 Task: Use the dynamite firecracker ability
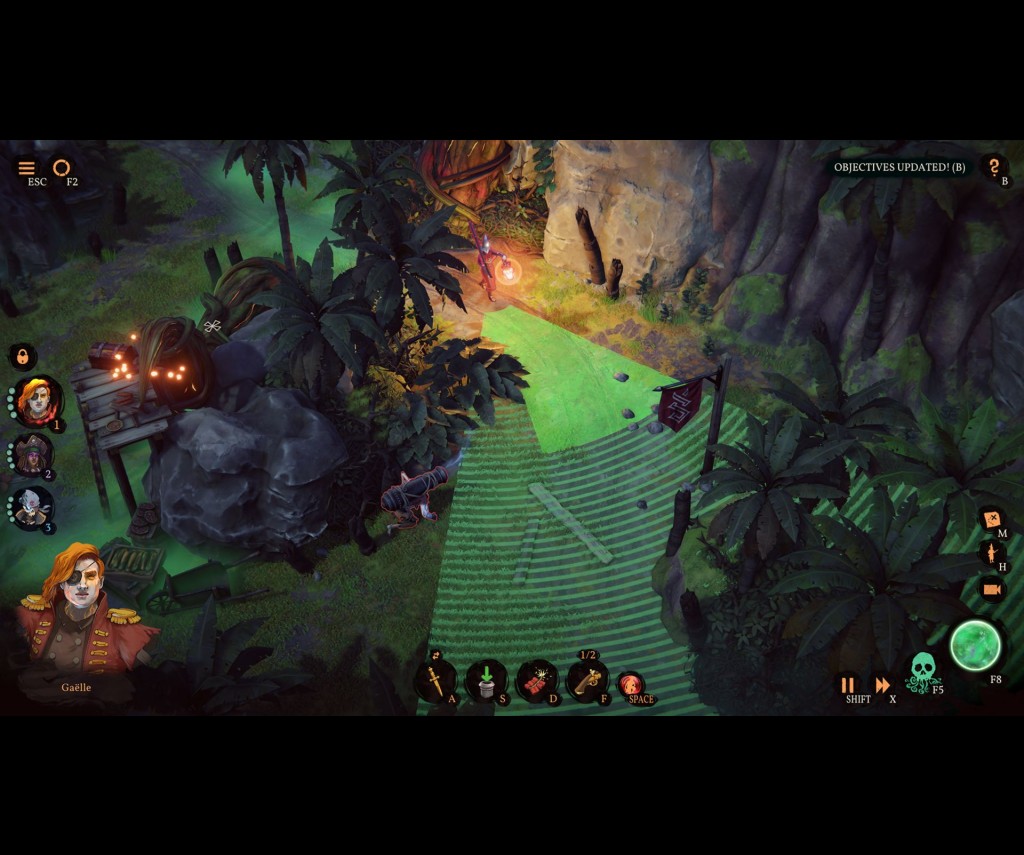point(537,681)
